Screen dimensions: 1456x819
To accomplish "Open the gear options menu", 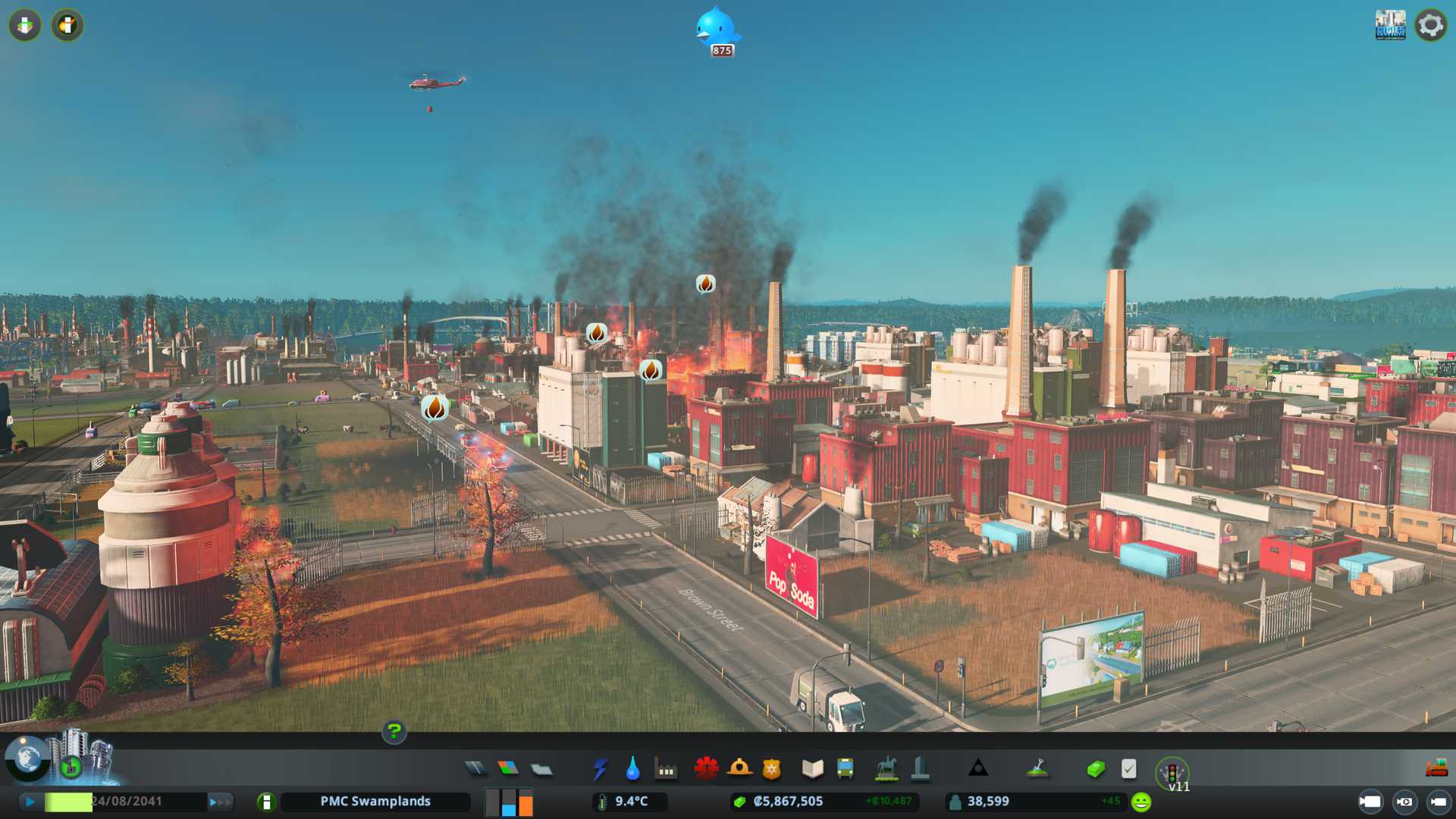I will coord(1430,25).
